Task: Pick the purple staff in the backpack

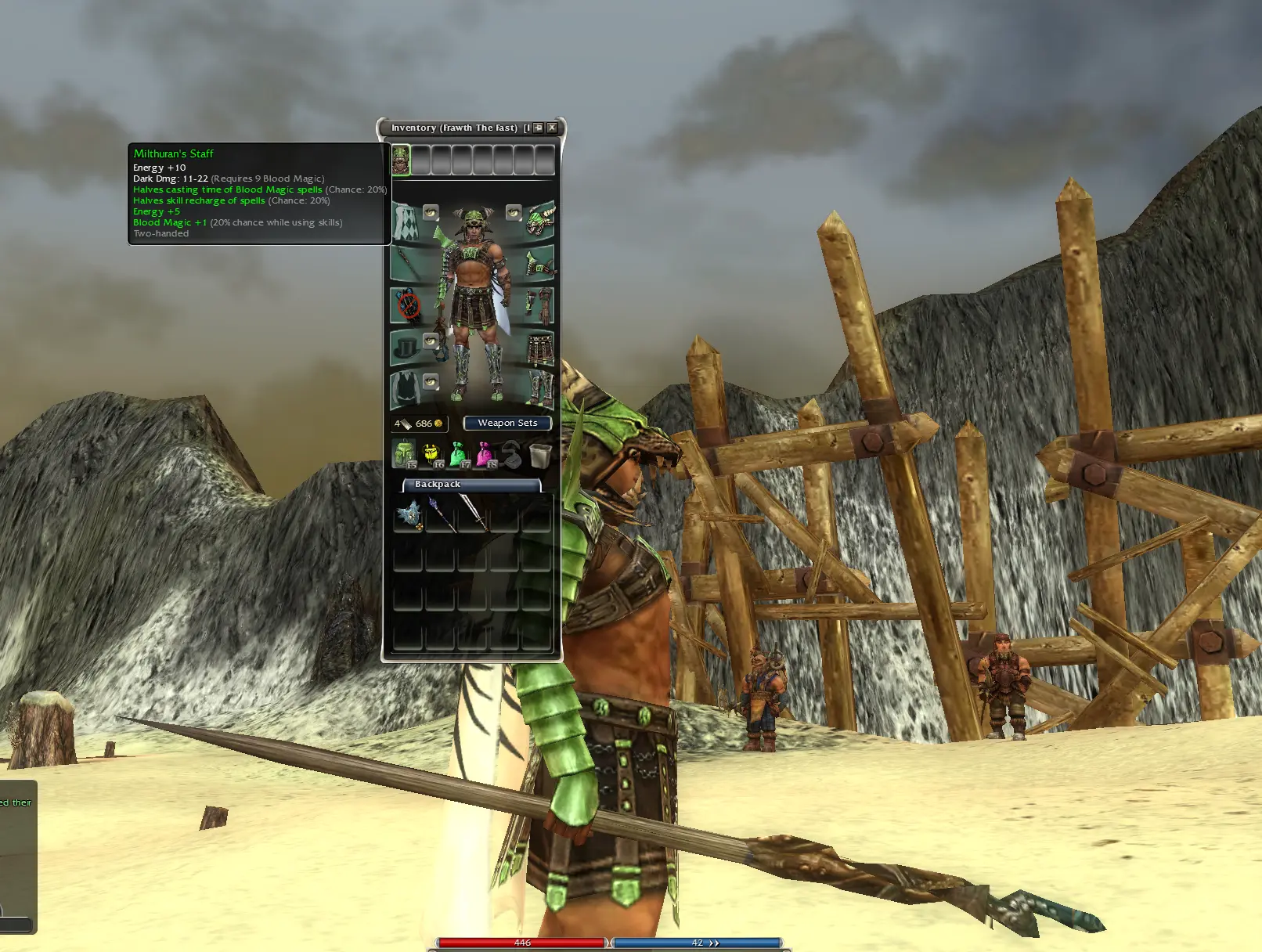Action: pos(441,516)
